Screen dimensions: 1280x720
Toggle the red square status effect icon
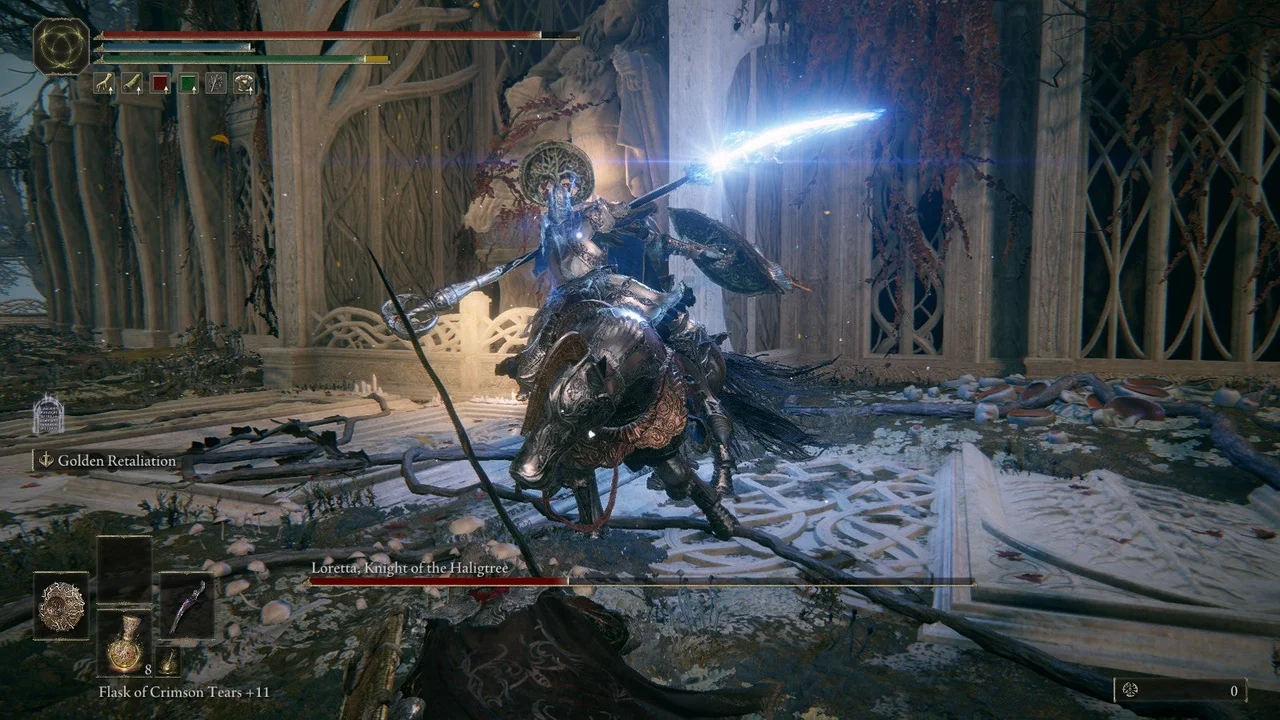(161, 82)
